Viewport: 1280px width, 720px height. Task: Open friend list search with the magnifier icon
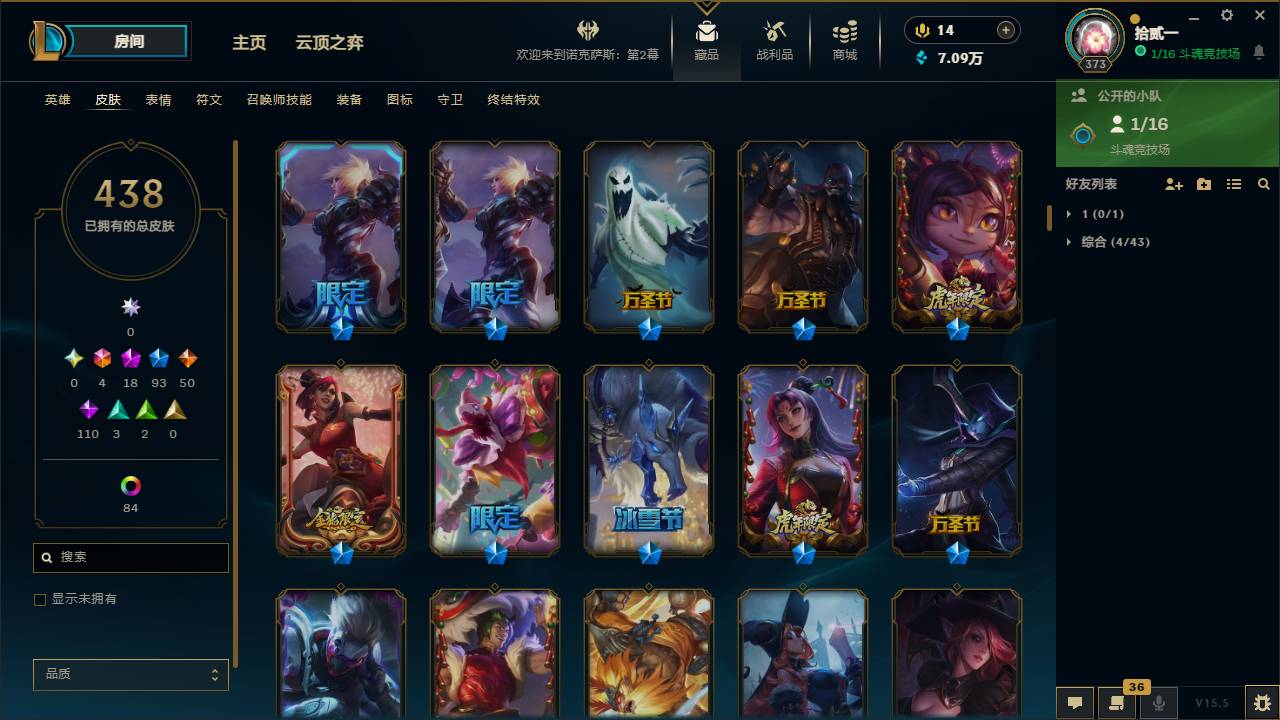pos(1263,184)
